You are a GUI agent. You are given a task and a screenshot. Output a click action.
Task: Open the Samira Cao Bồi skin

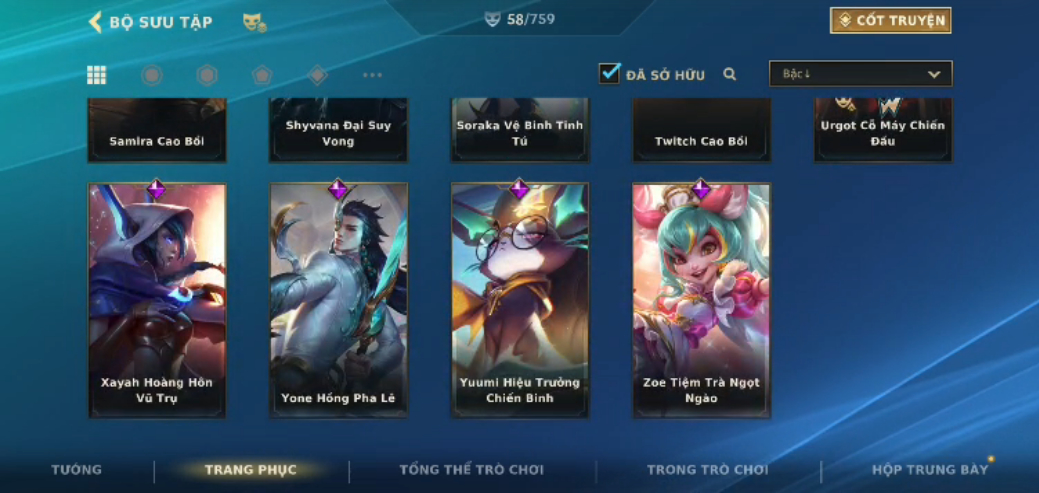click(157, 131)
